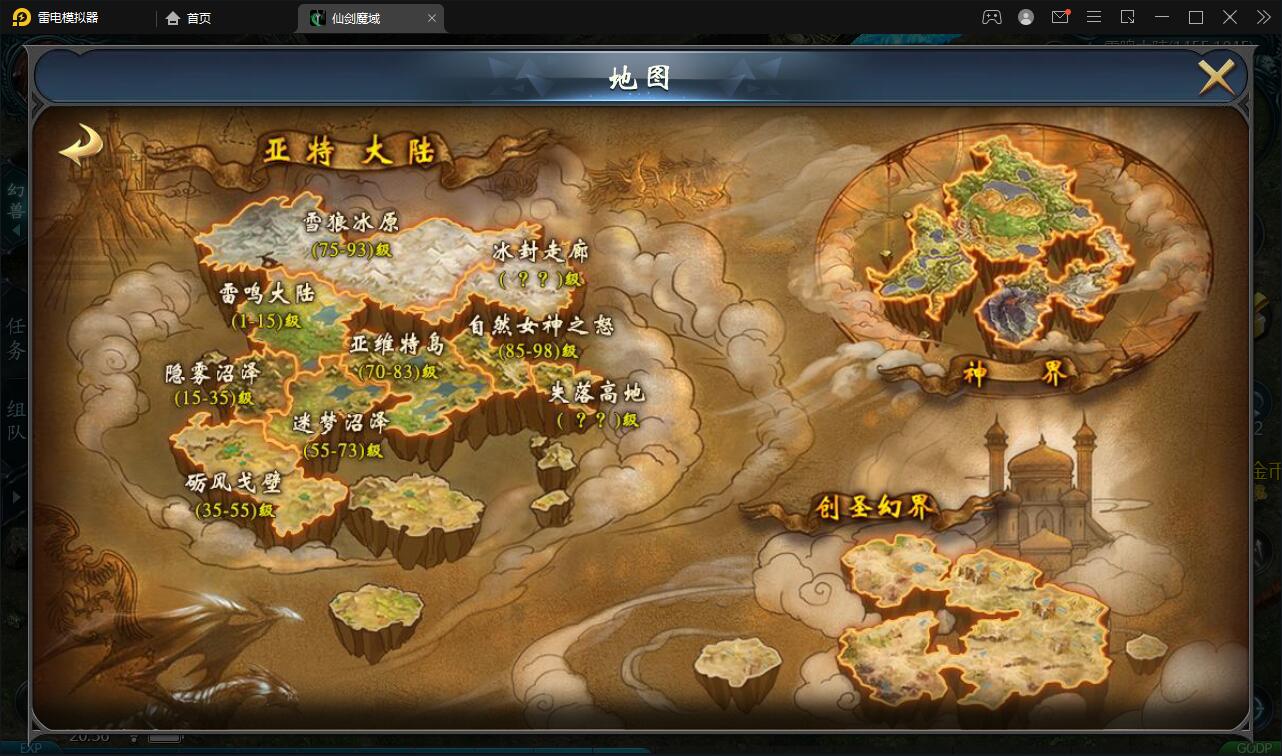Open the mail icon with red notification dot

[x=1060, y=17]
